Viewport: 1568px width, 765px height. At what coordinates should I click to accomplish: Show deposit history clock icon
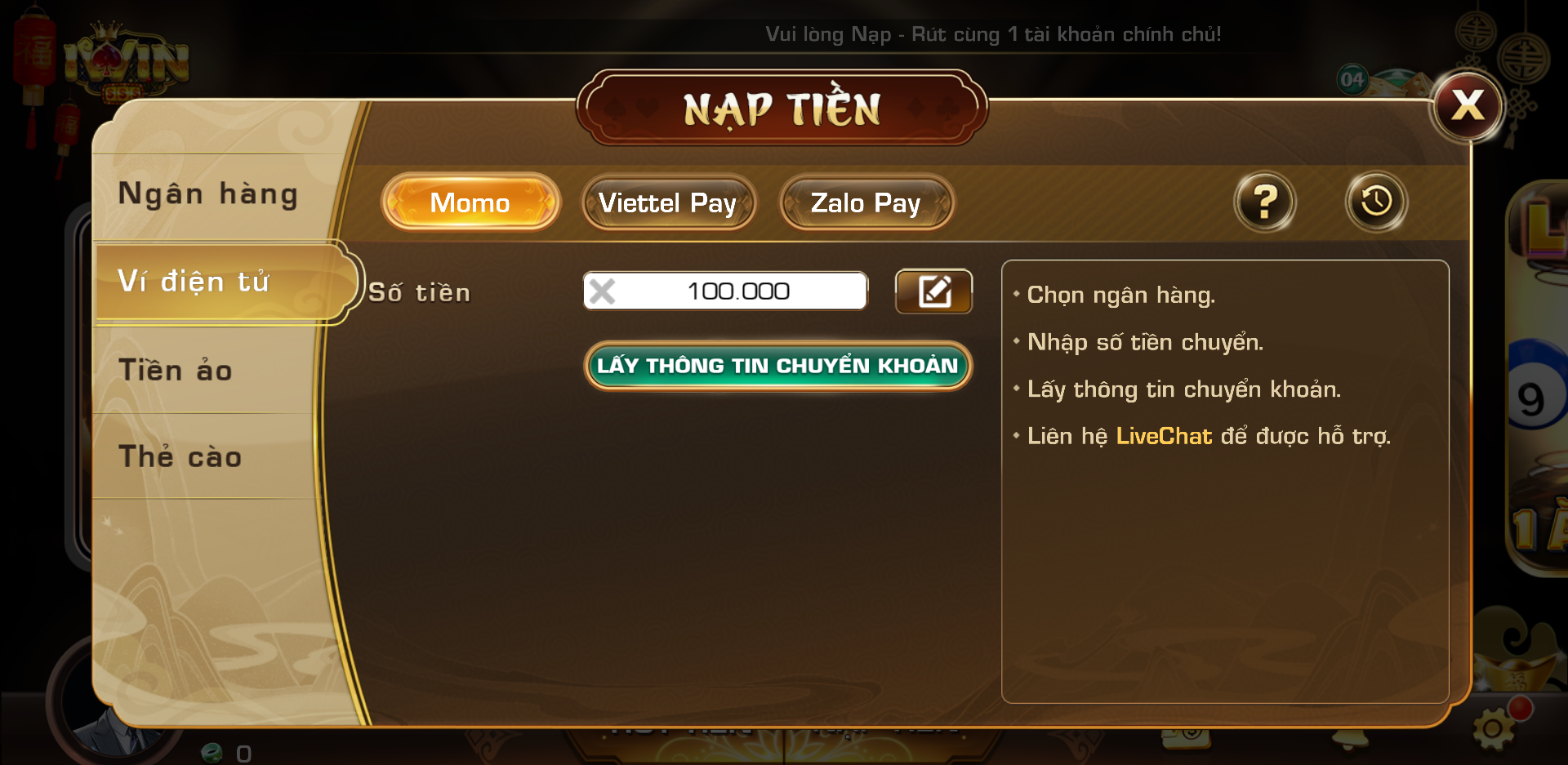[x=1376, y=202]
